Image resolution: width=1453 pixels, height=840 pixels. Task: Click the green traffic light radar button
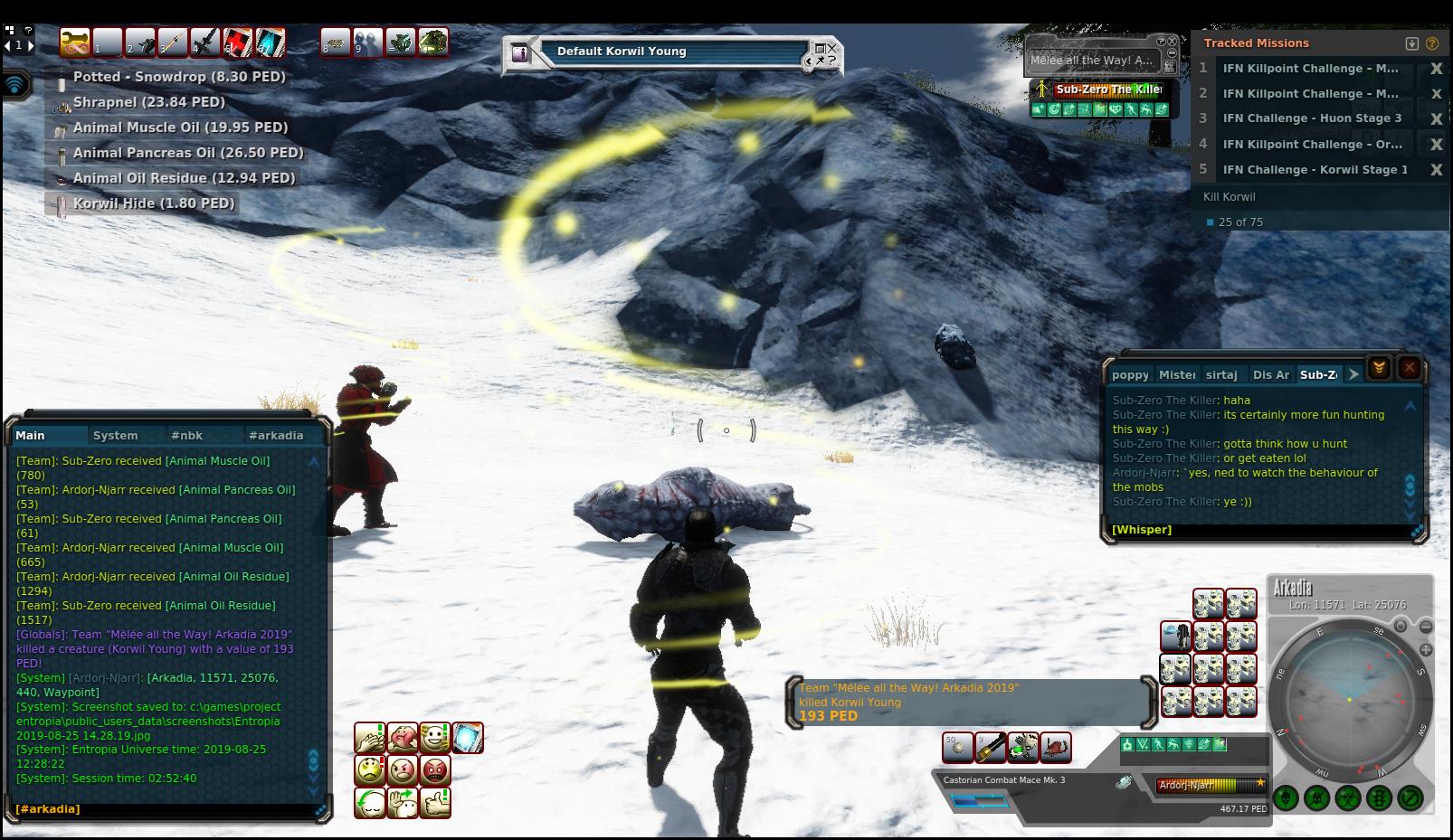click(x=1378, y=798)
